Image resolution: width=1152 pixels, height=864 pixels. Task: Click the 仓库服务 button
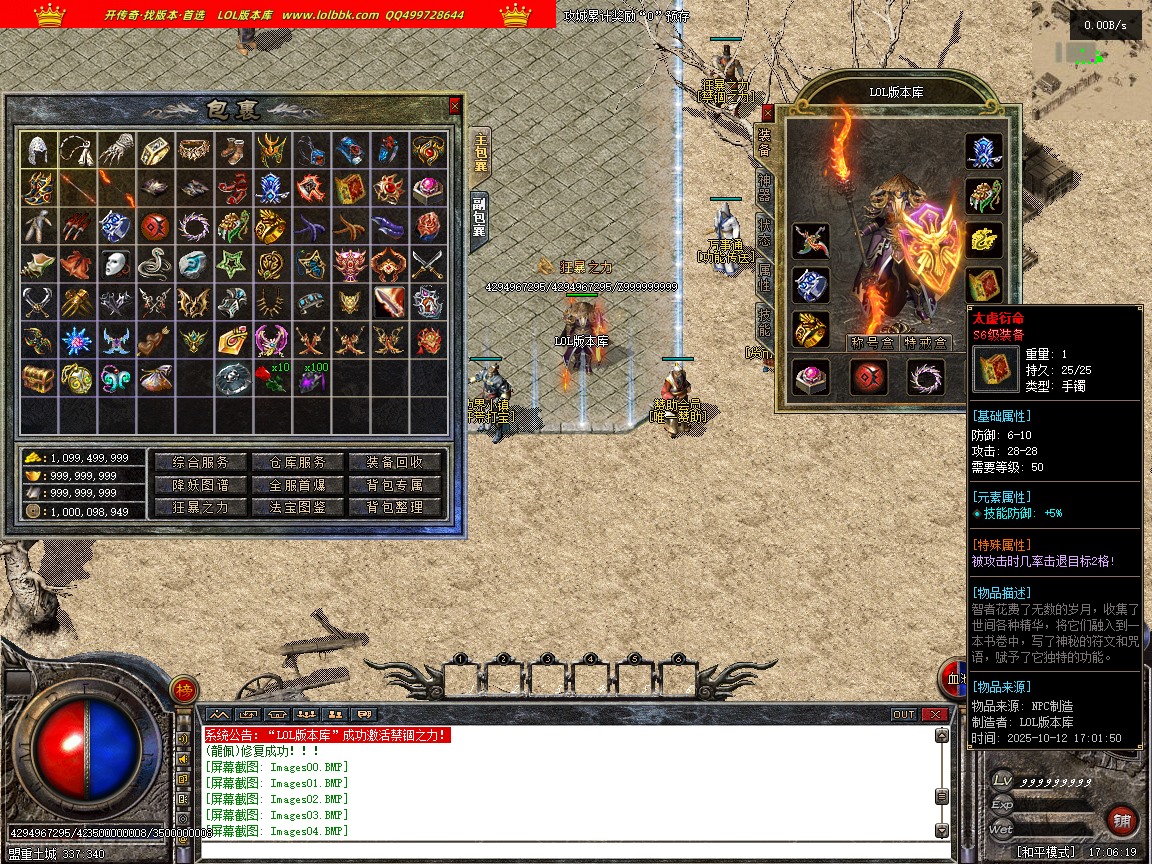tap(297, 462)
